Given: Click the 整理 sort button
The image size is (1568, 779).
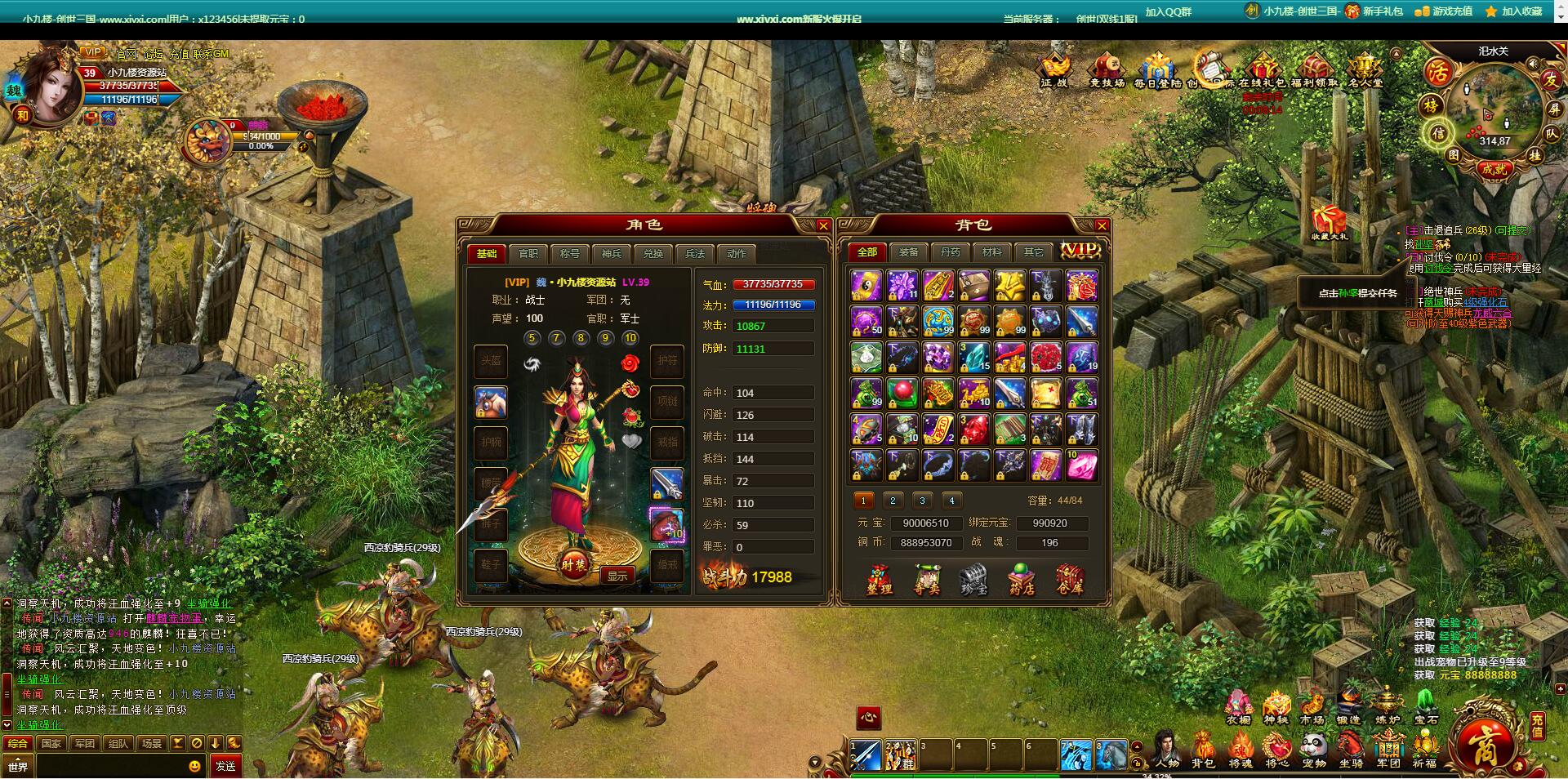Looking at the screenshot, I should tap(879, 580).
